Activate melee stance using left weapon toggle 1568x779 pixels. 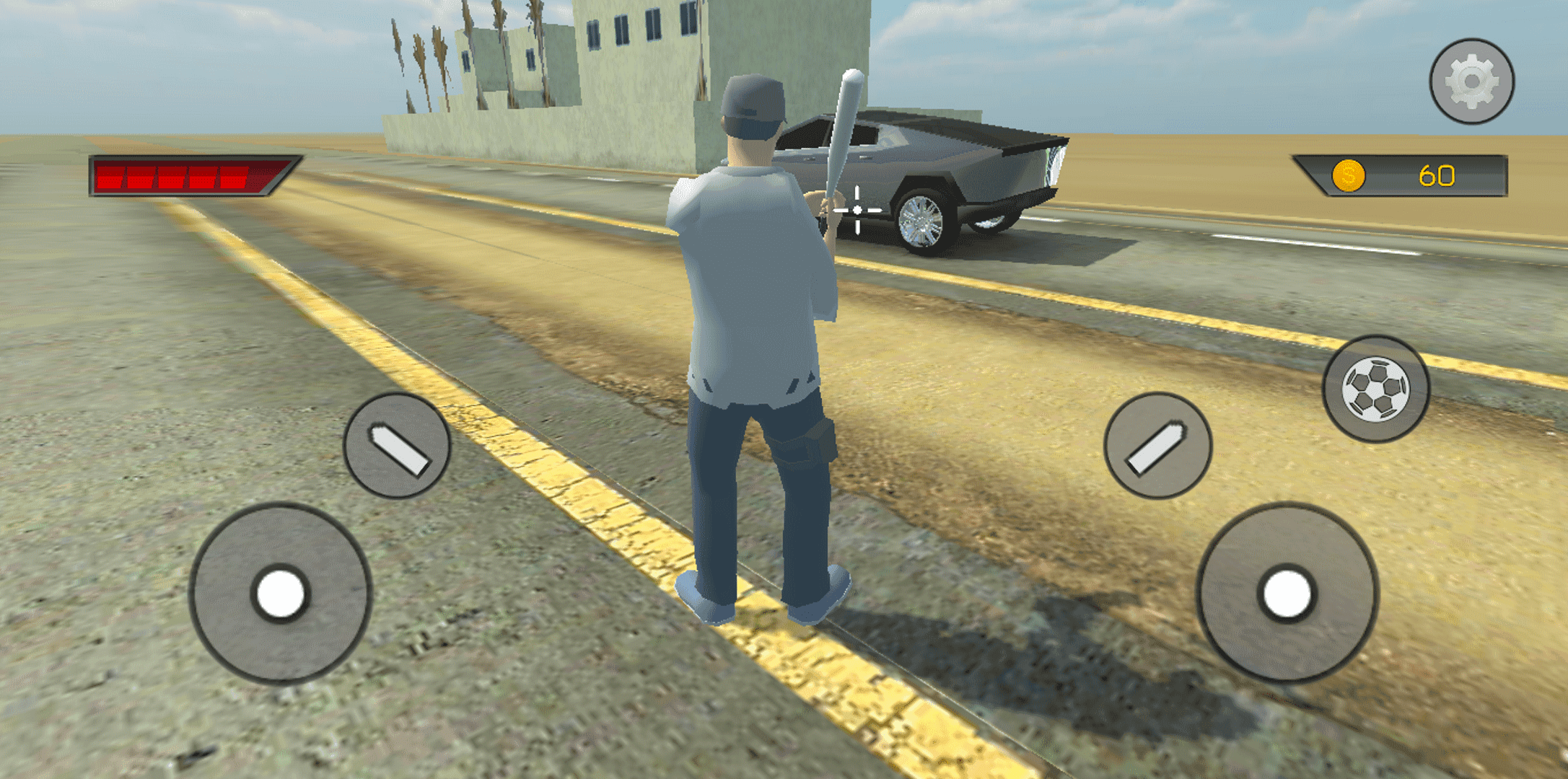pyautogui.click(x=397, y=445)
